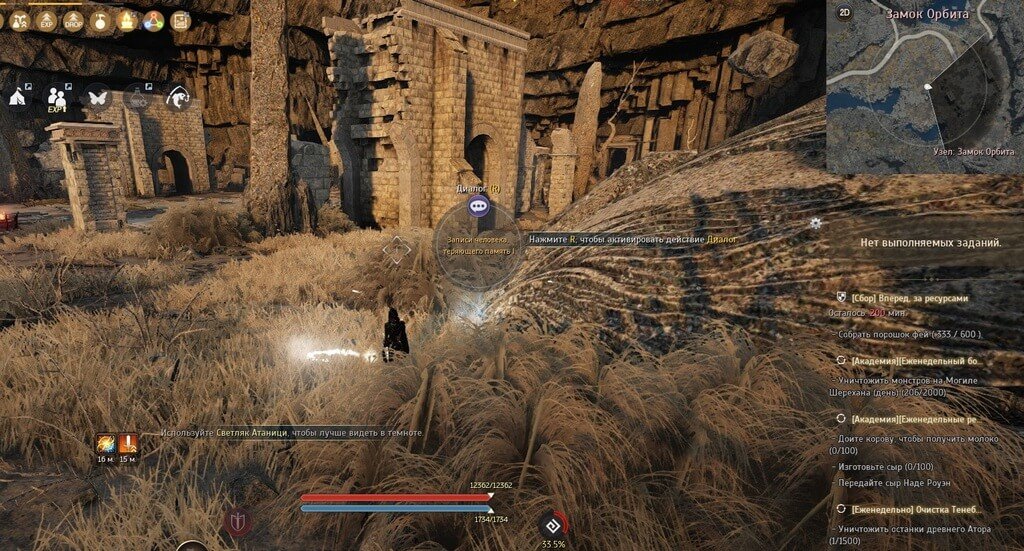This screenshot has width=1024, height=551.
Task: Select the white butterfly fairy icon
Action: click(x=98, y=97)
